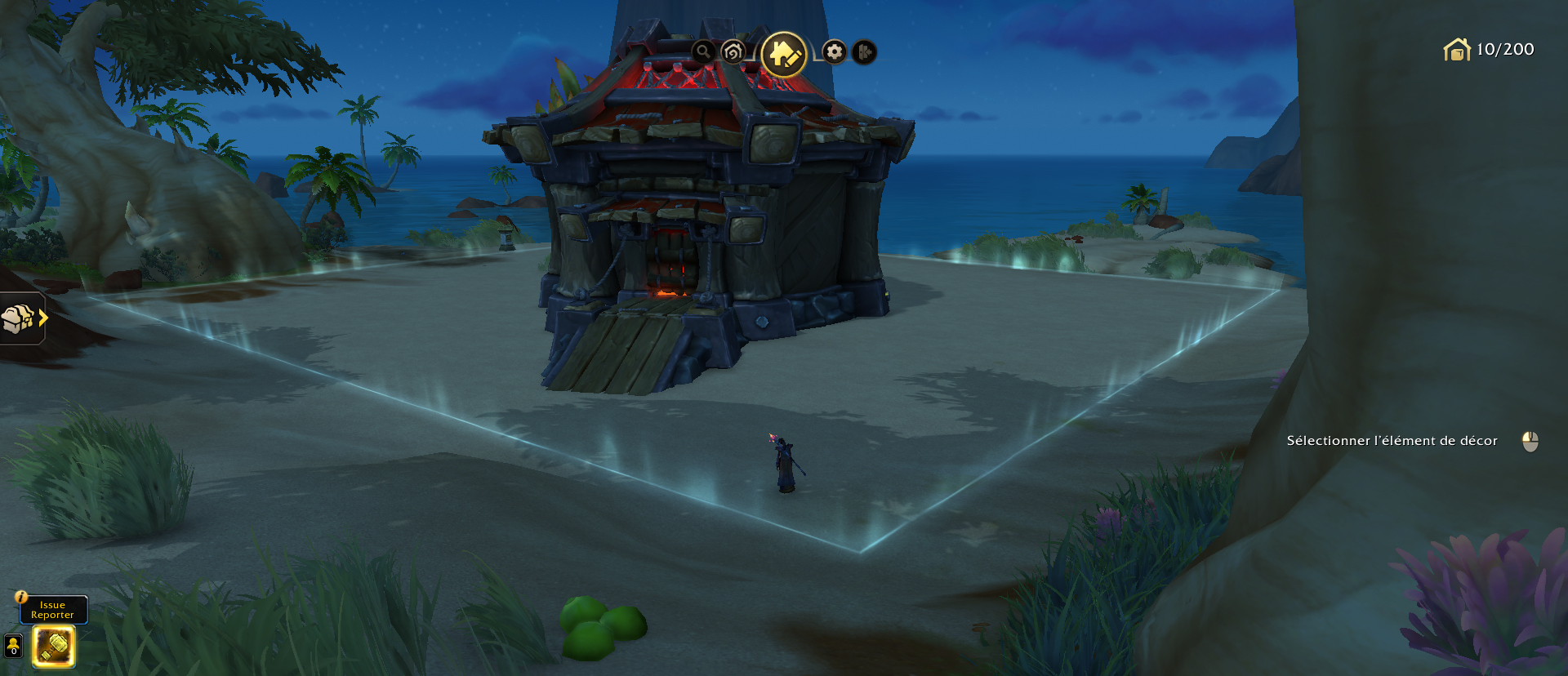Open the Issue Reporter
The width and height of the screenshot is (1568, 676).
point(53,610)
